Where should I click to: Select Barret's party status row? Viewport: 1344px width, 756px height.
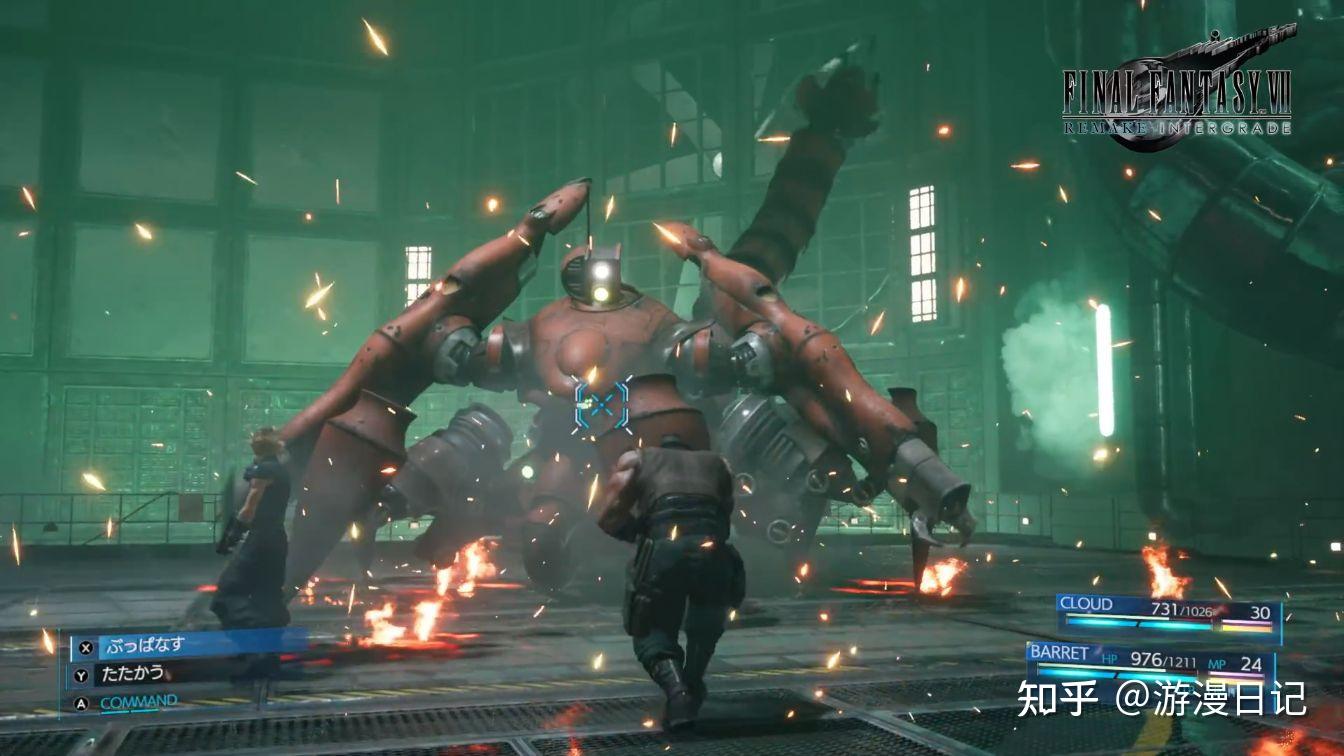(x=1150, y=661)
